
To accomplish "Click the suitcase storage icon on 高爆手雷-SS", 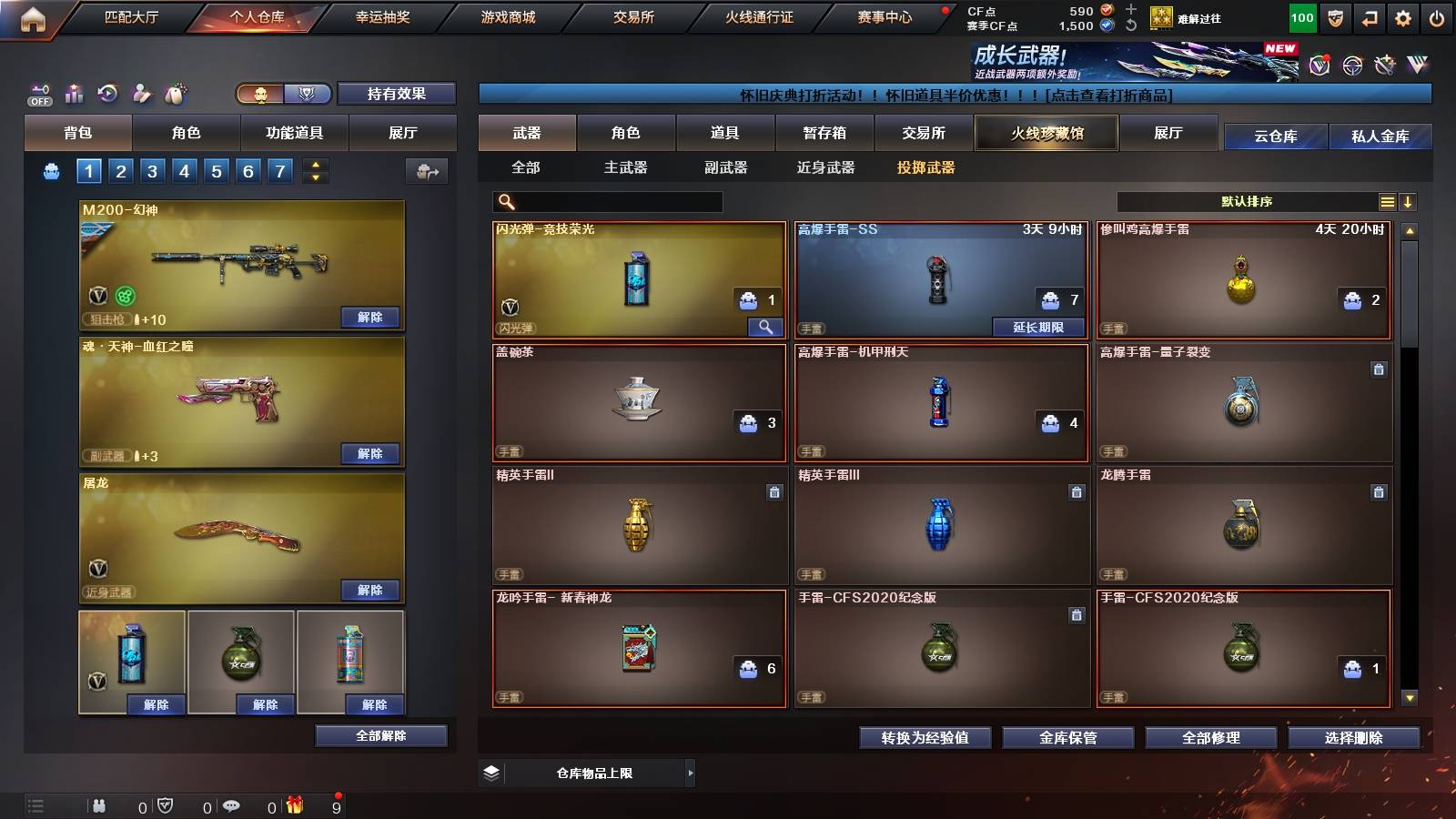I will [x=1051, y=298].
